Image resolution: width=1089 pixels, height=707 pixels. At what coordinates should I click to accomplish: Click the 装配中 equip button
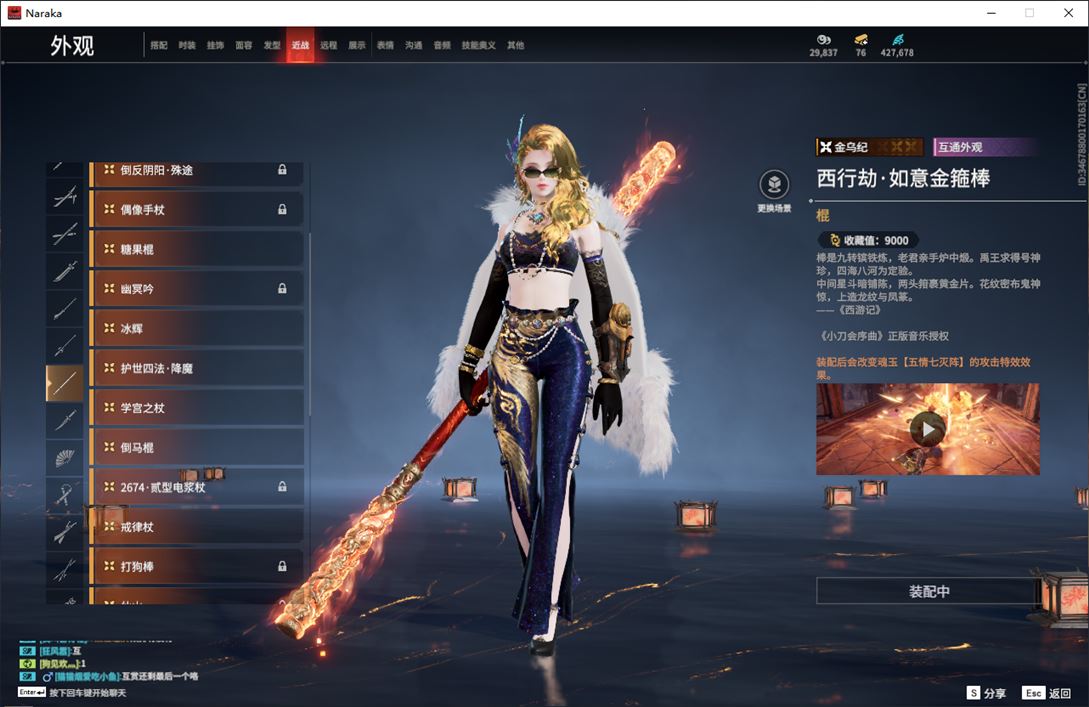tap(928, 591)
